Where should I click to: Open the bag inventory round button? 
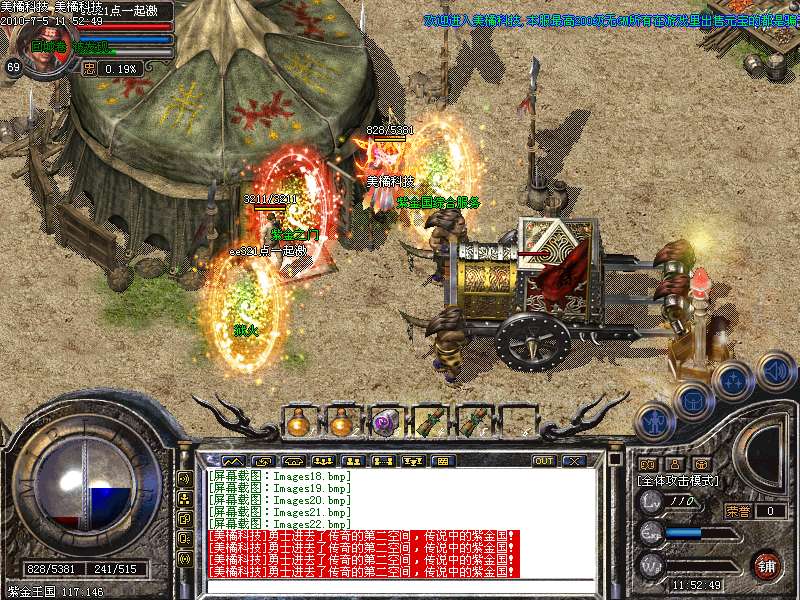[693, 401]
